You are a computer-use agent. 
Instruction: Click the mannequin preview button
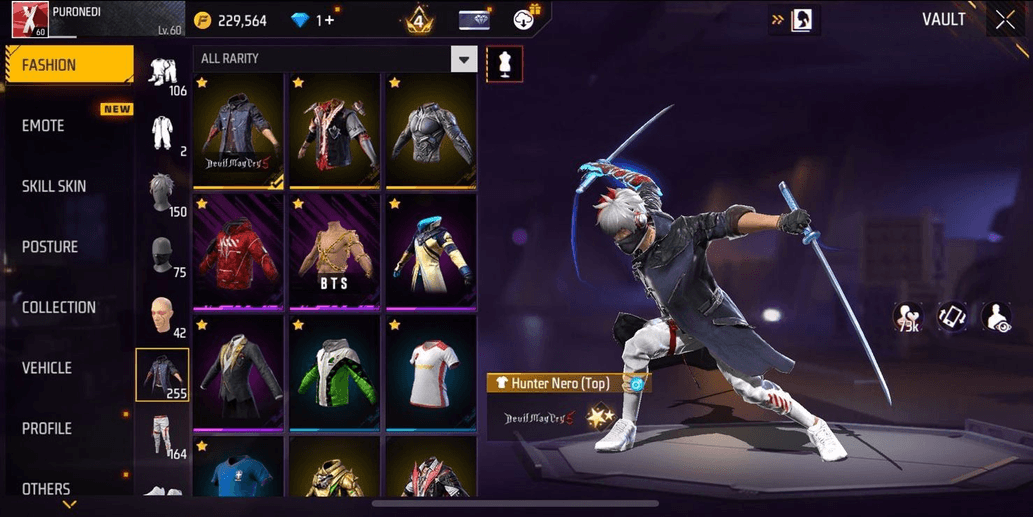tap(504, 64)
